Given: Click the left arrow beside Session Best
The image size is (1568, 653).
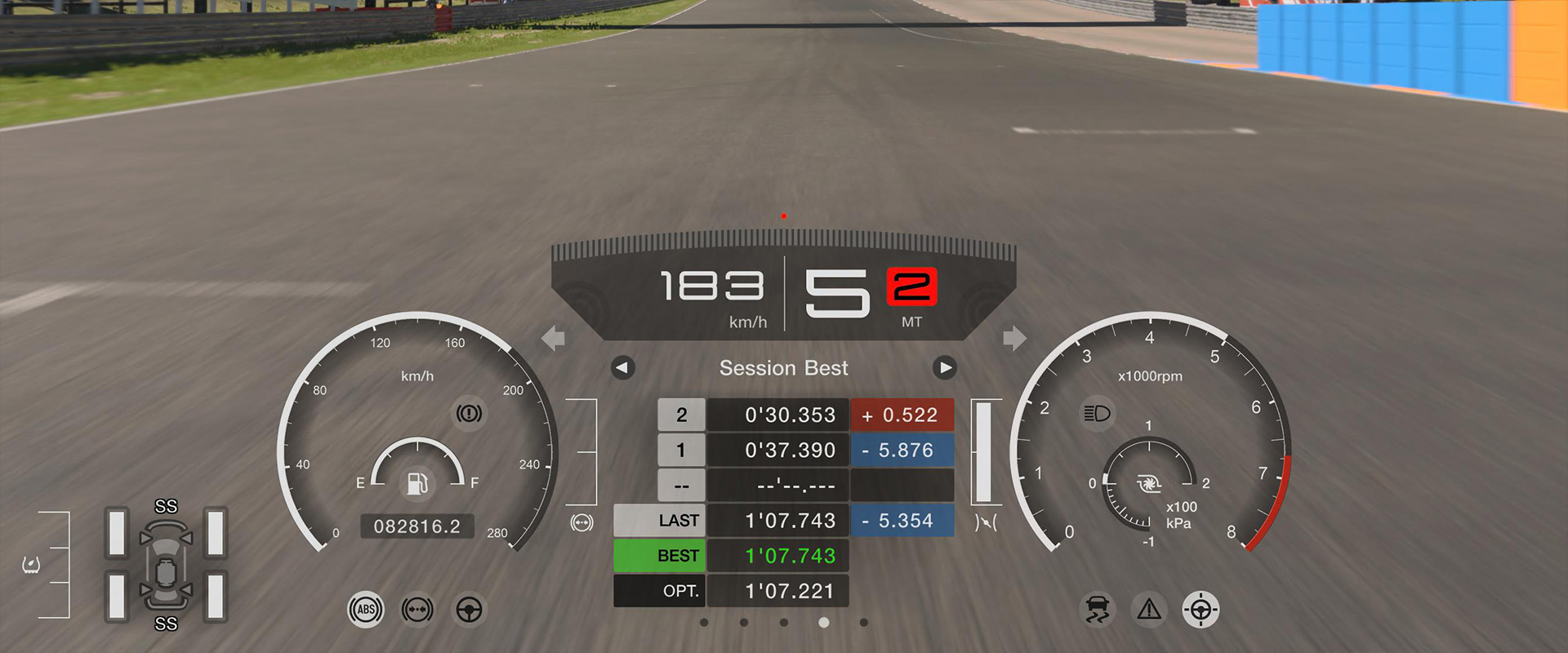Looking at the screenshot, I should pos(621,368).
